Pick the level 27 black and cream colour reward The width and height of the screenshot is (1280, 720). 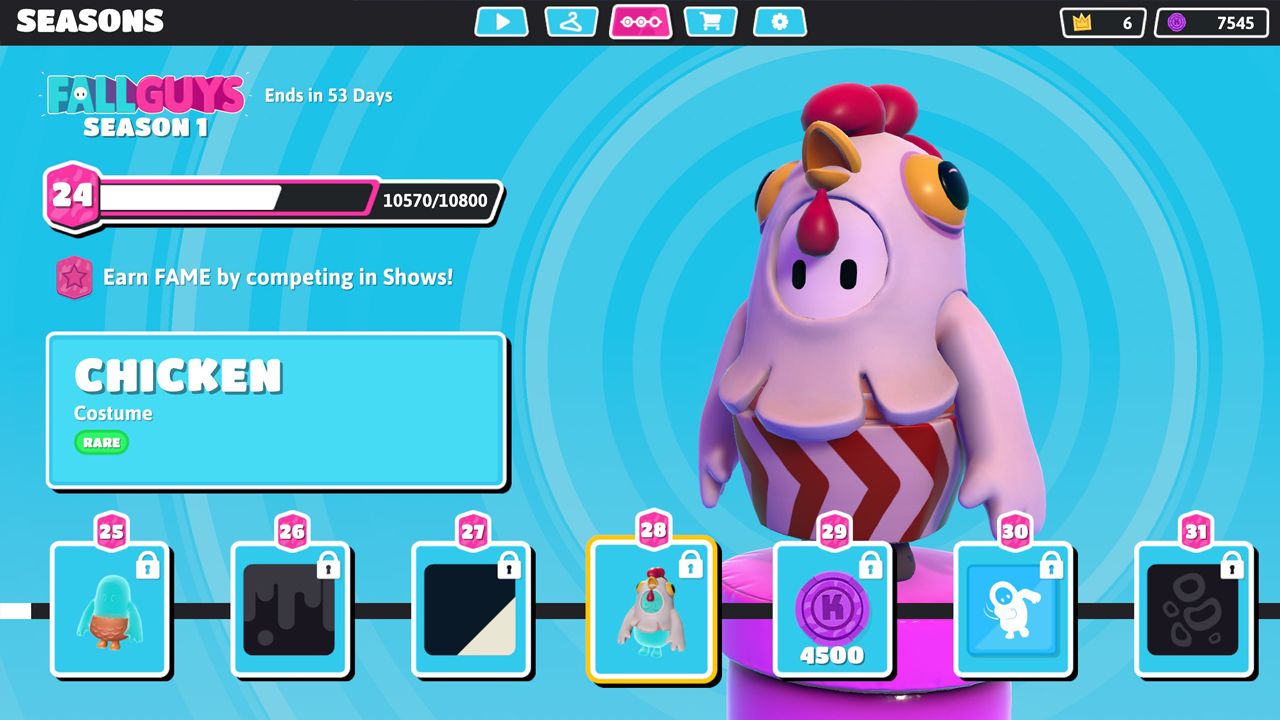471,609
